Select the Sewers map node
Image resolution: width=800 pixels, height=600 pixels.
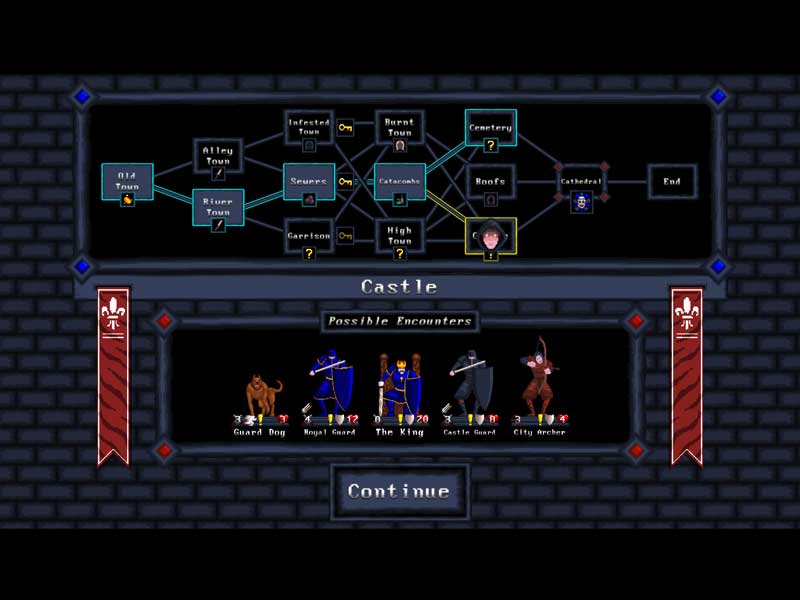point(309,182)
